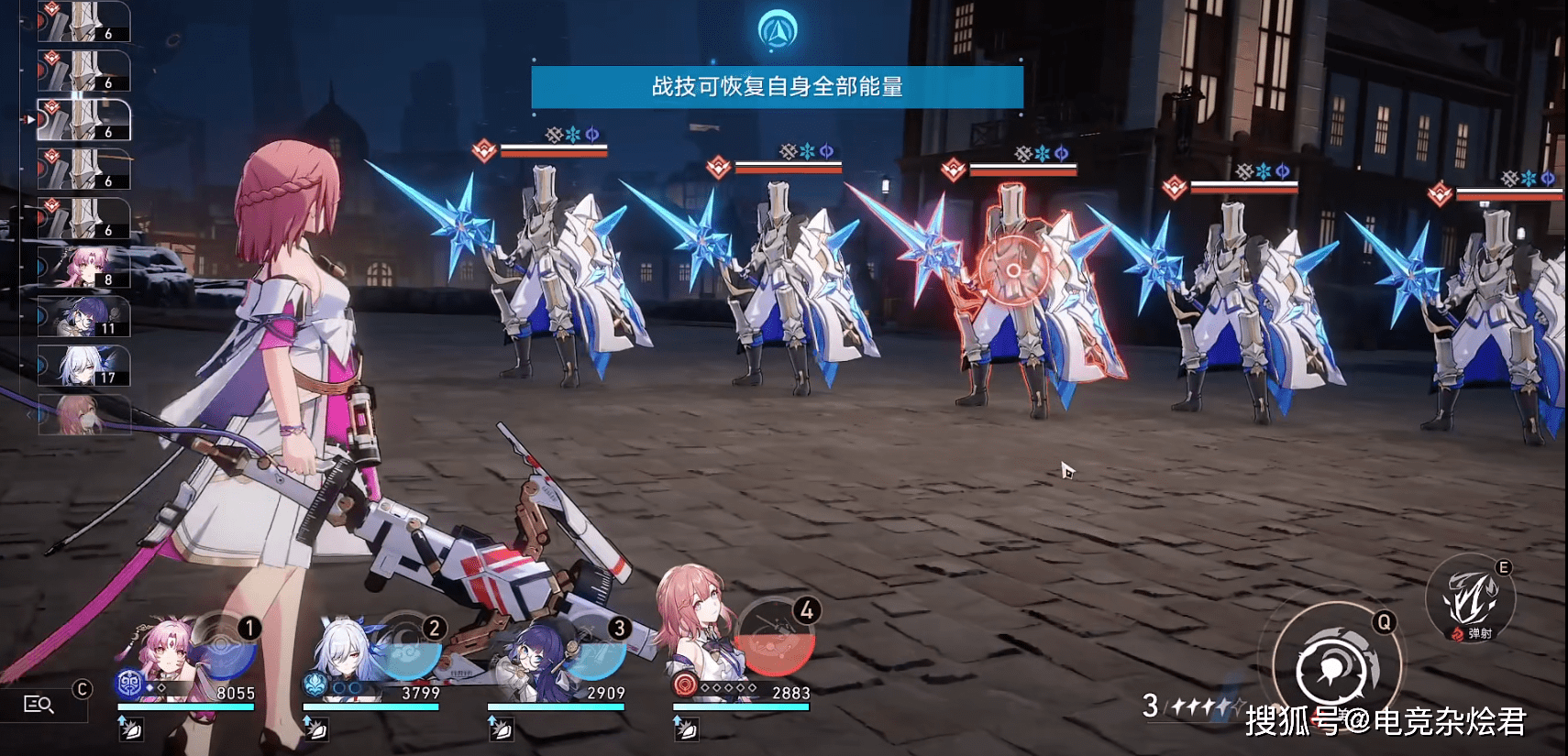
Task: Click the highlighted enemy turn order card
Action: coord(84,121)
